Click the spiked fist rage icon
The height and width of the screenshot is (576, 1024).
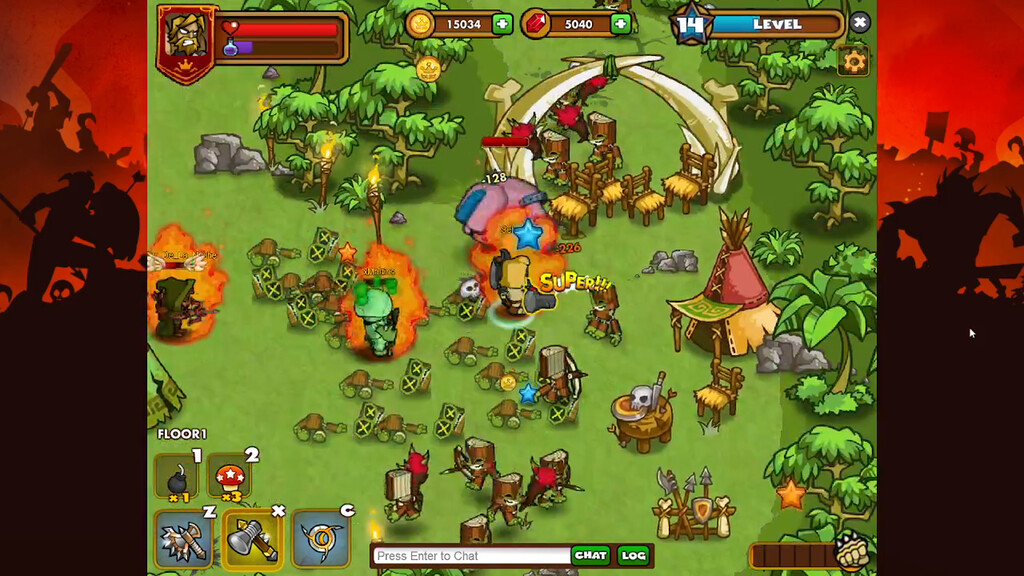[x=851, y=551]
